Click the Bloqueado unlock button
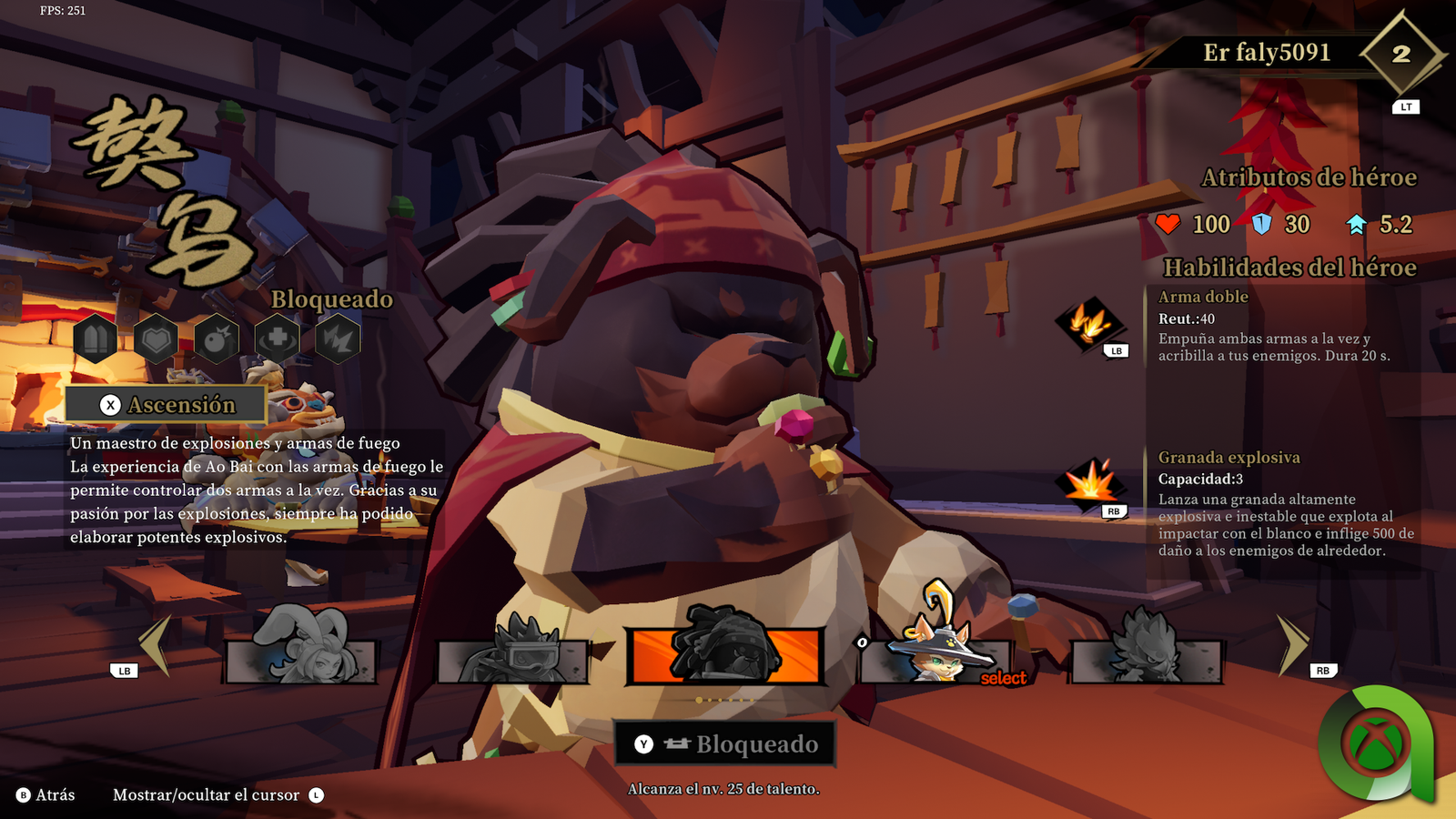This screenshot has height=819, width=1456. tap(725, 744)
